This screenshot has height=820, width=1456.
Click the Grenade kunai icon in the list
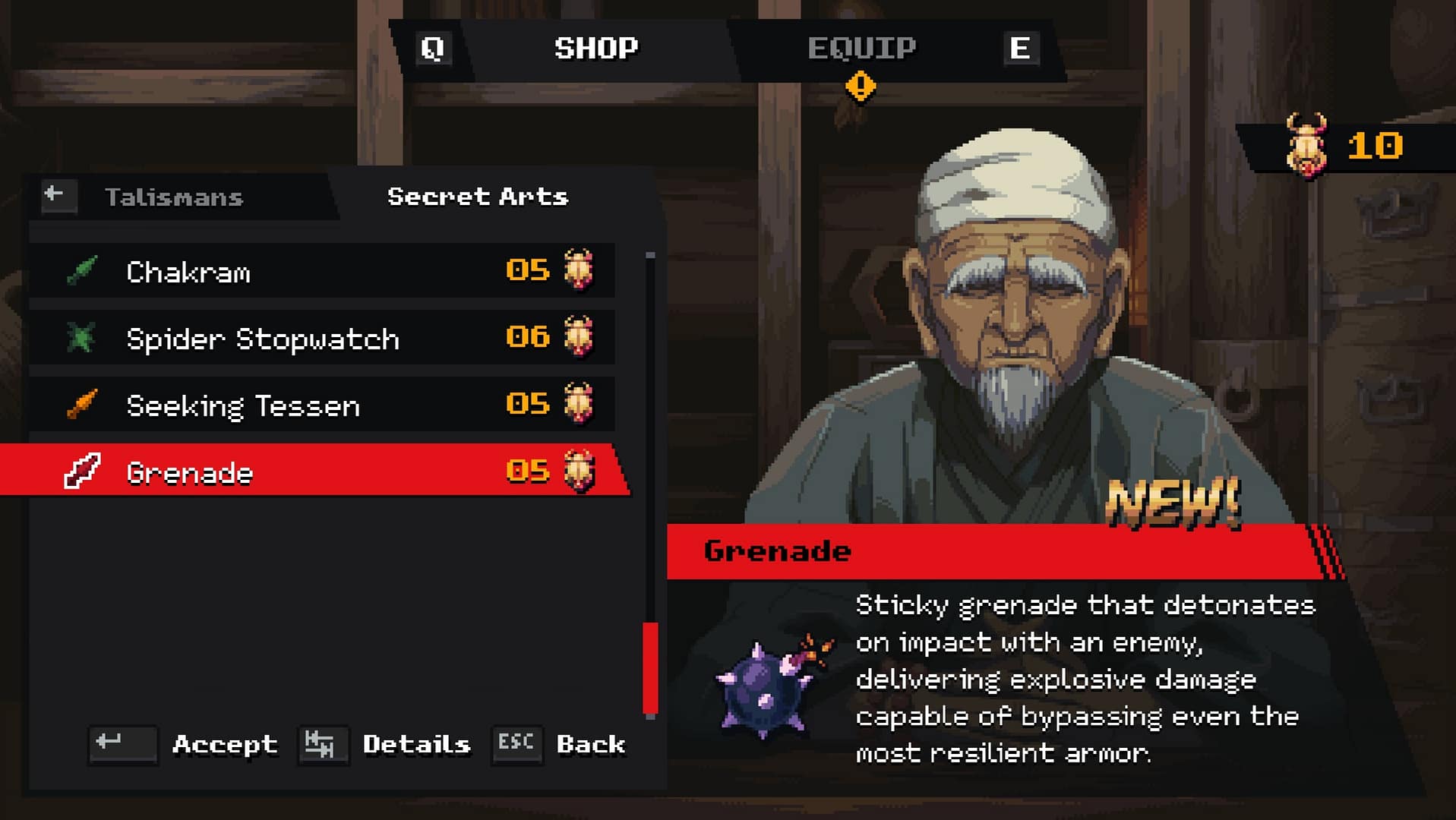coord(82,472)
